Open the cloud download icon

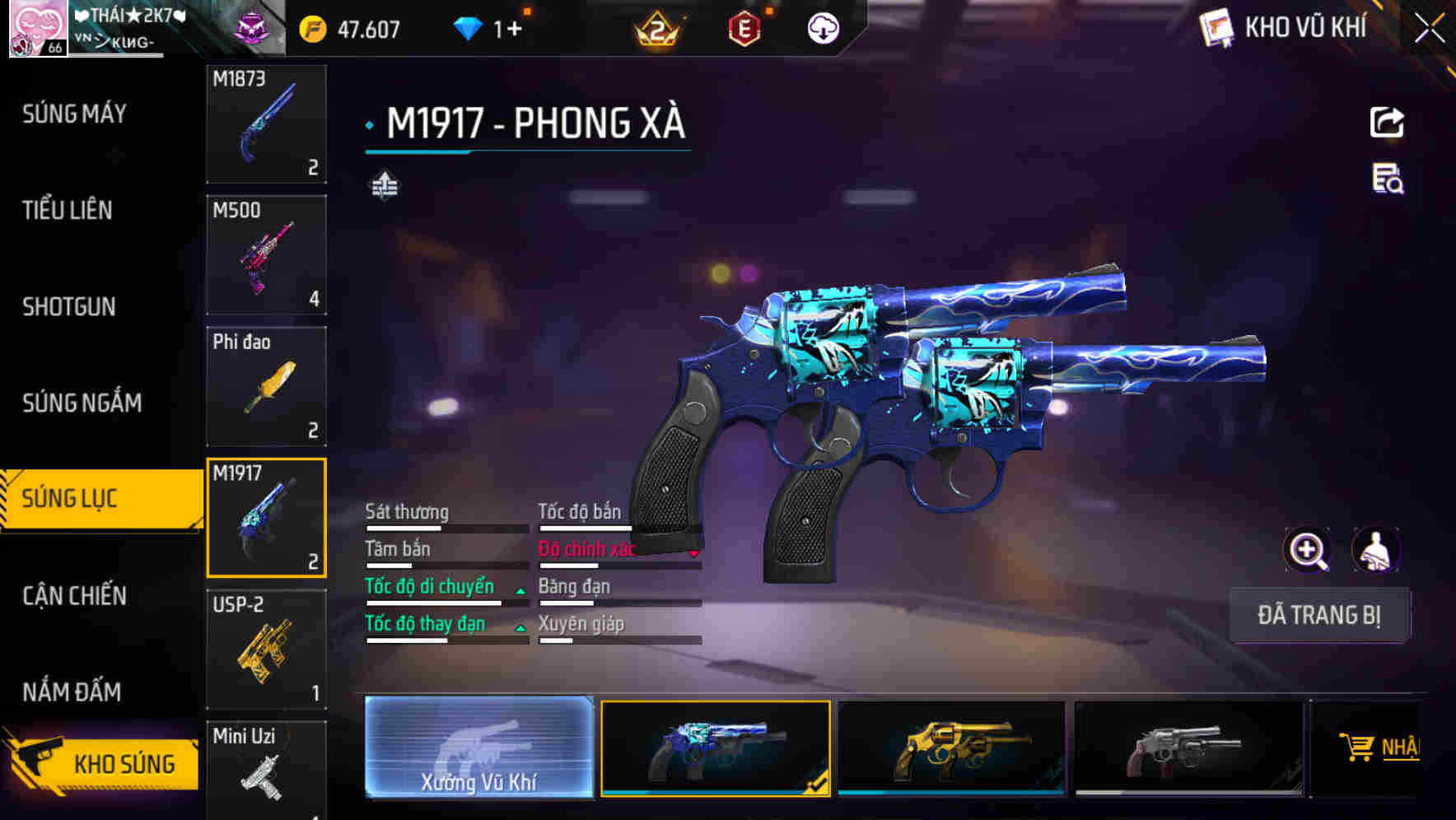coord(821,27)
